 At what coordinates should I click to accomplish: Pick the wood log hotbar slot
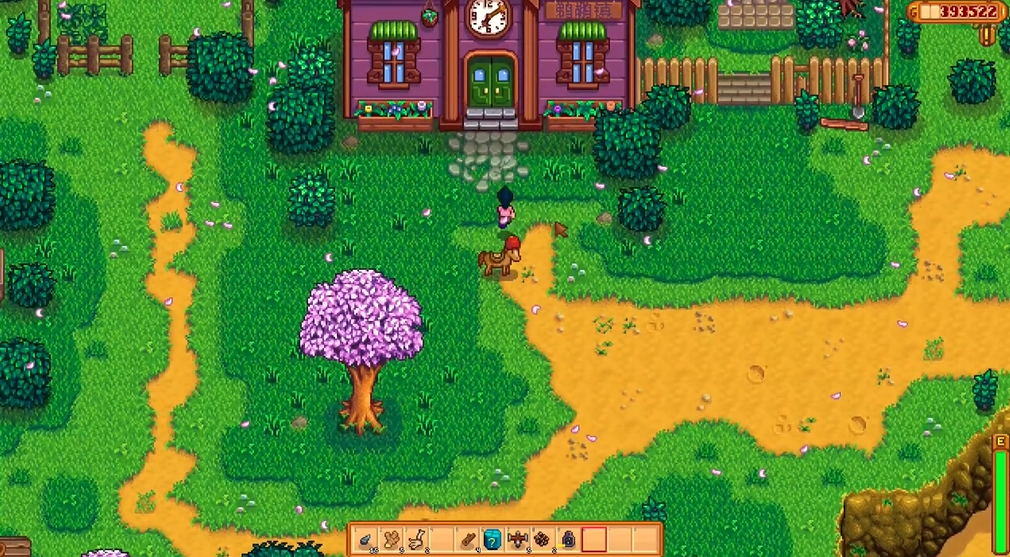pos(467,540)
